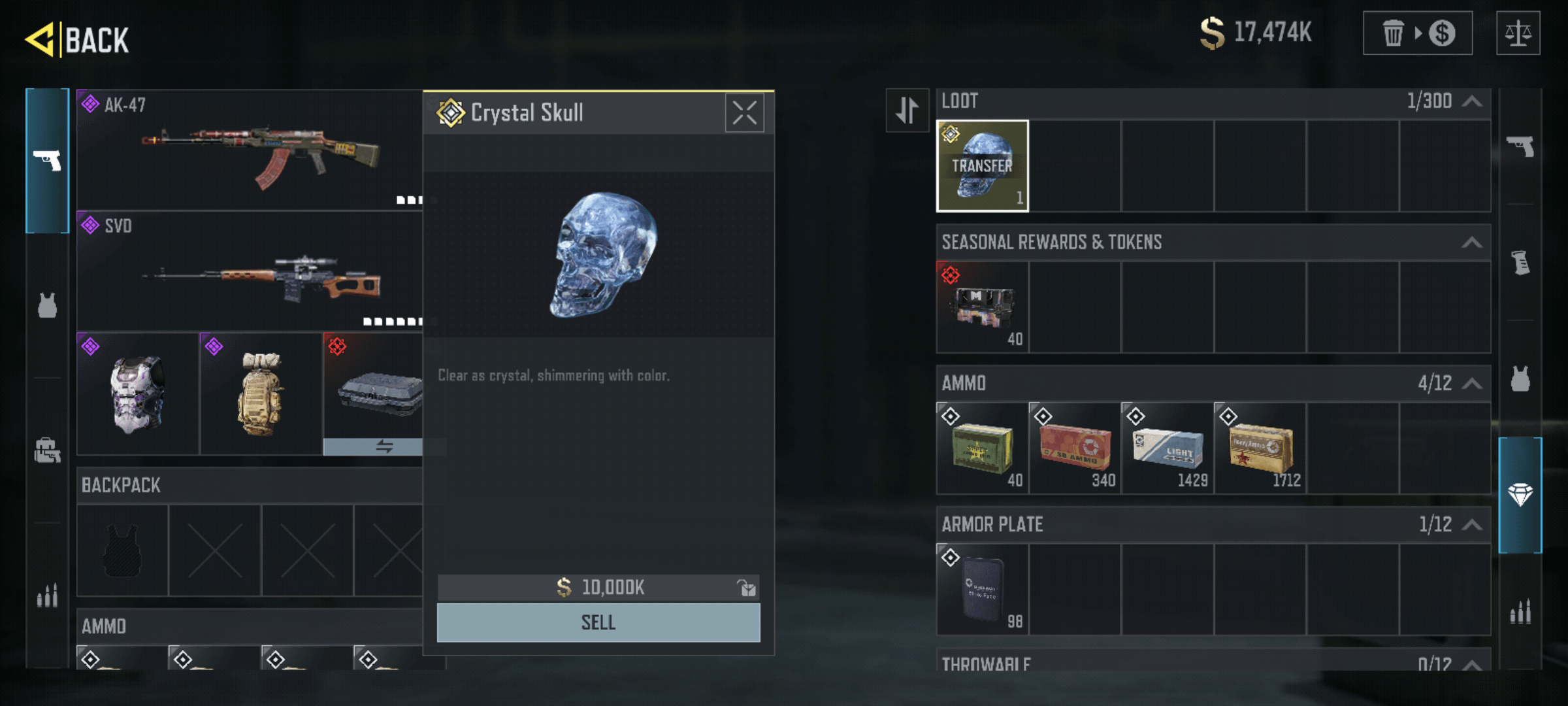Collapse the Seasonal Rewards & Tokens section
The width and height of the screenshot is (1568, 706).
coord(1472,243)
